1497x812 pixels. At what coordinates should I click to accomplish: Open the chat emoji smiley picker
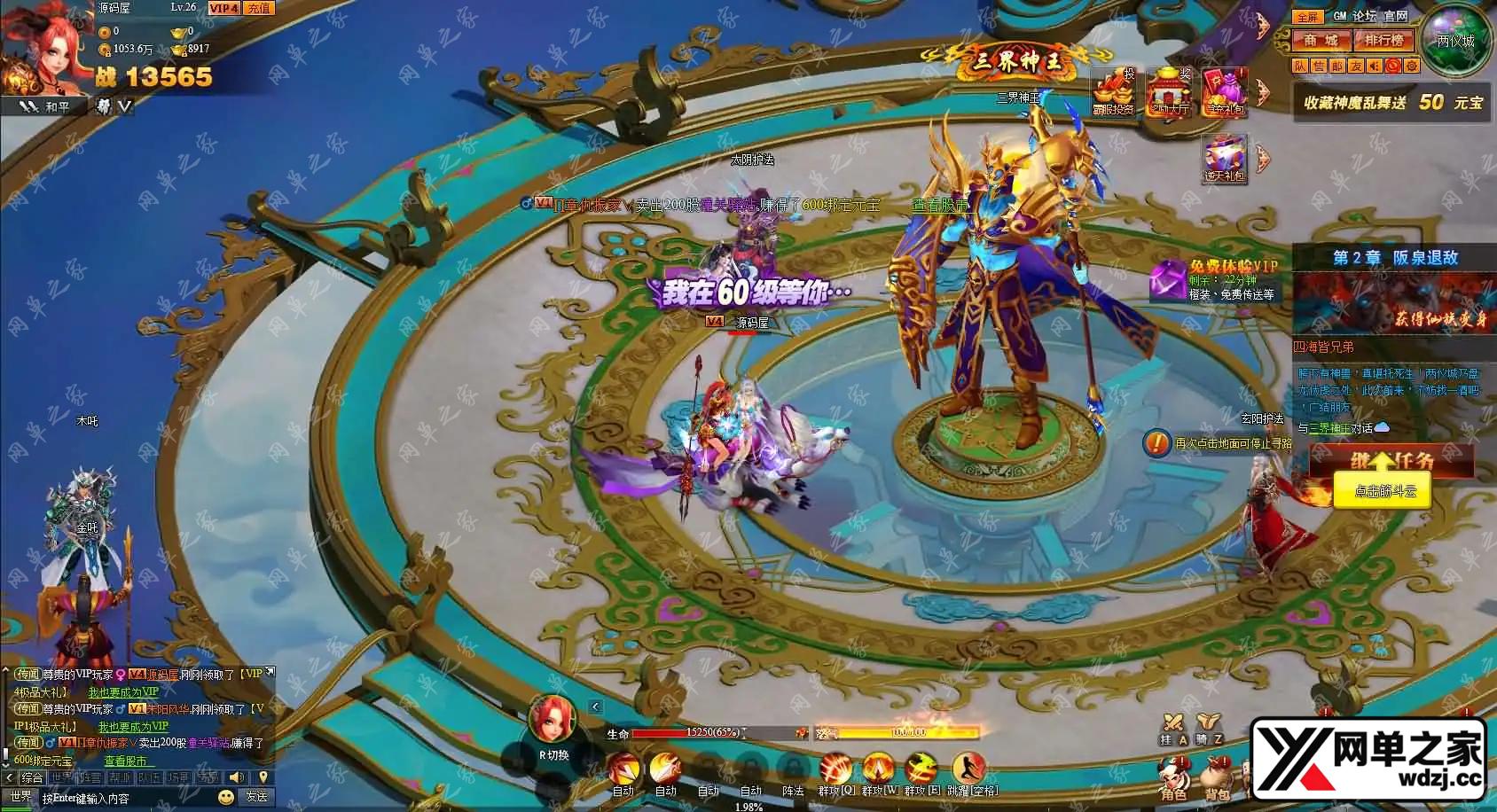coord(226,797)
